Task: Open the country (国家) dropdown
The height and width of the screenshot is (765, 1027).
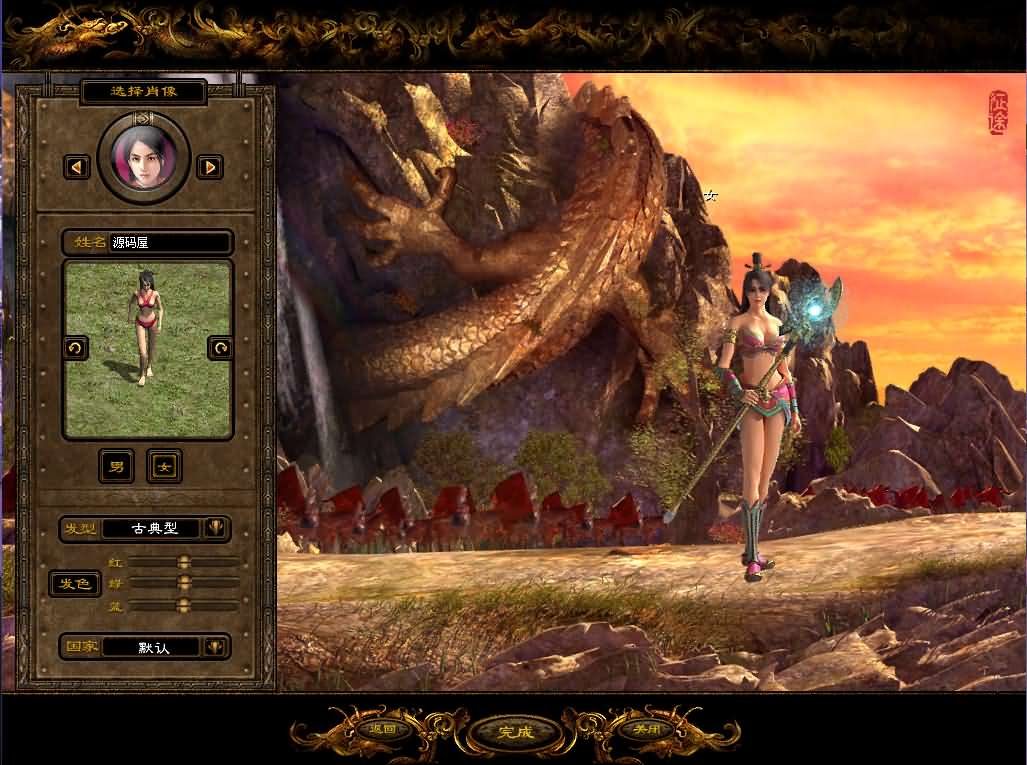Action: (215, 647)
